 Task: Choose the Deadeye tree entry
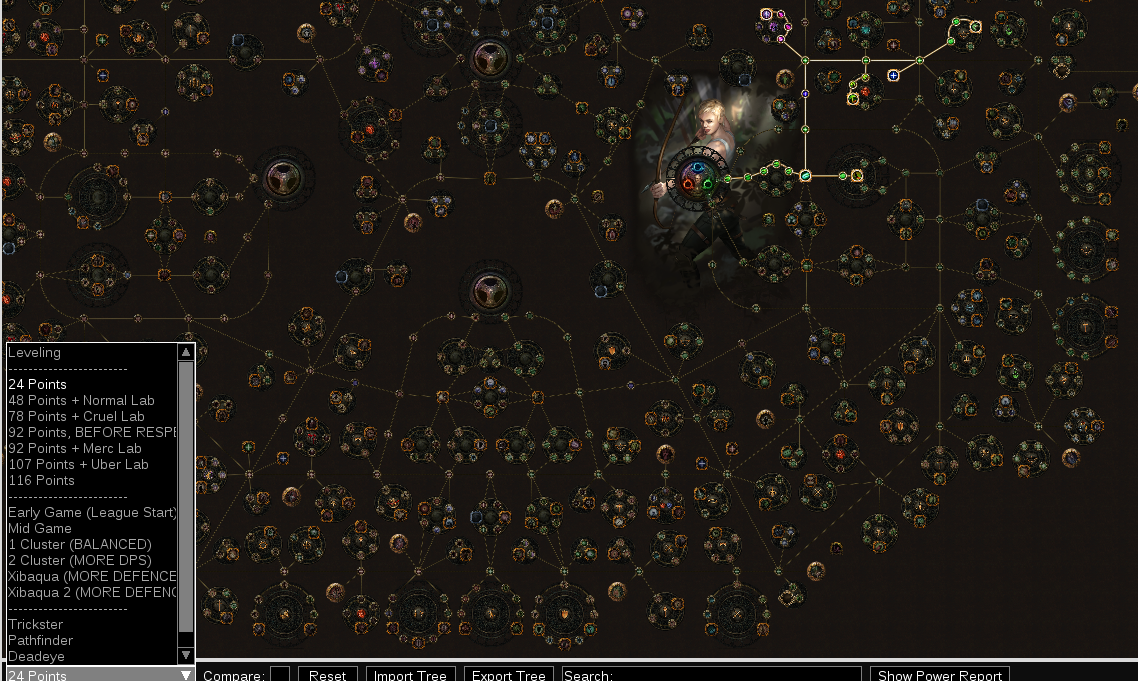tap(36, 656)
